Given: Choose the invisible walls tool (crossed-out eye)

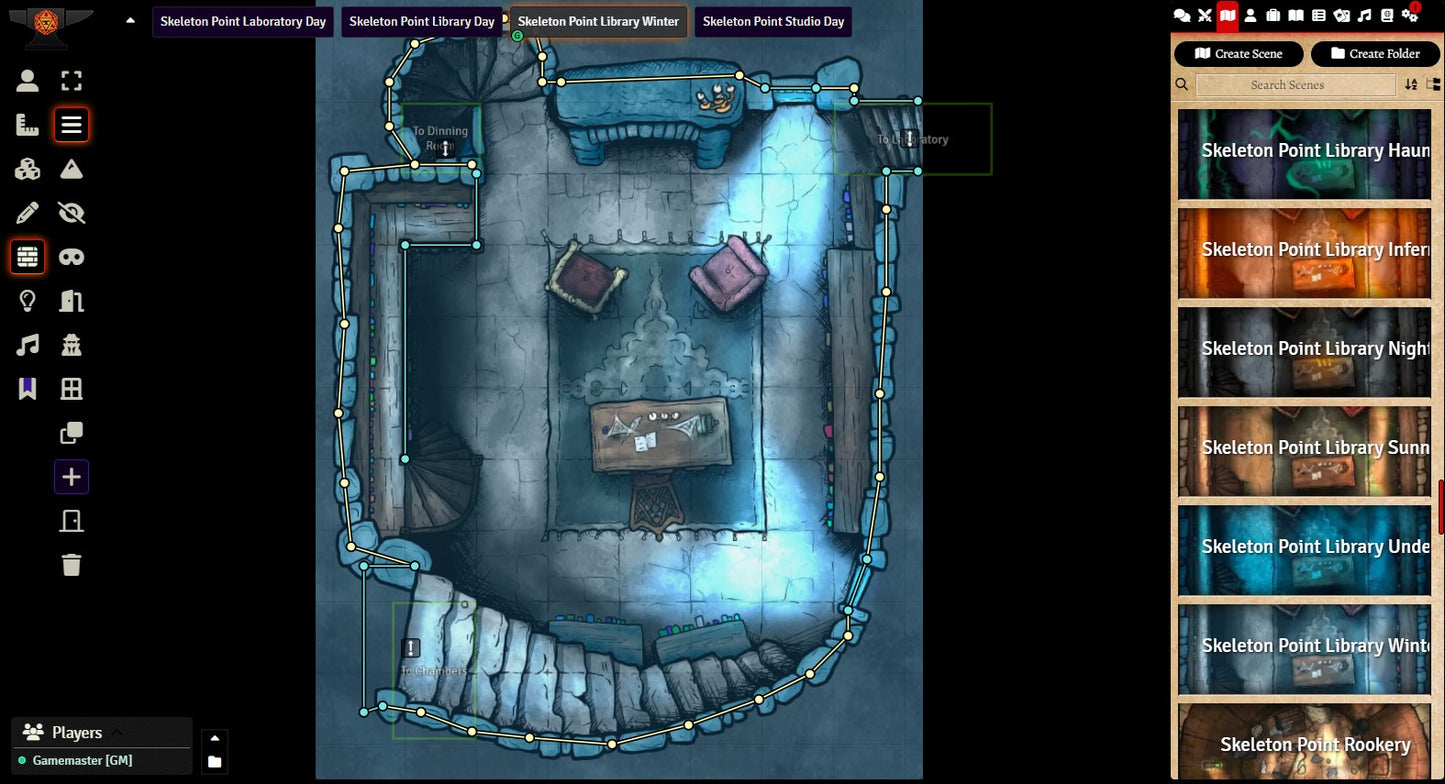Looking at the screenshot, I should click(71, 213).
